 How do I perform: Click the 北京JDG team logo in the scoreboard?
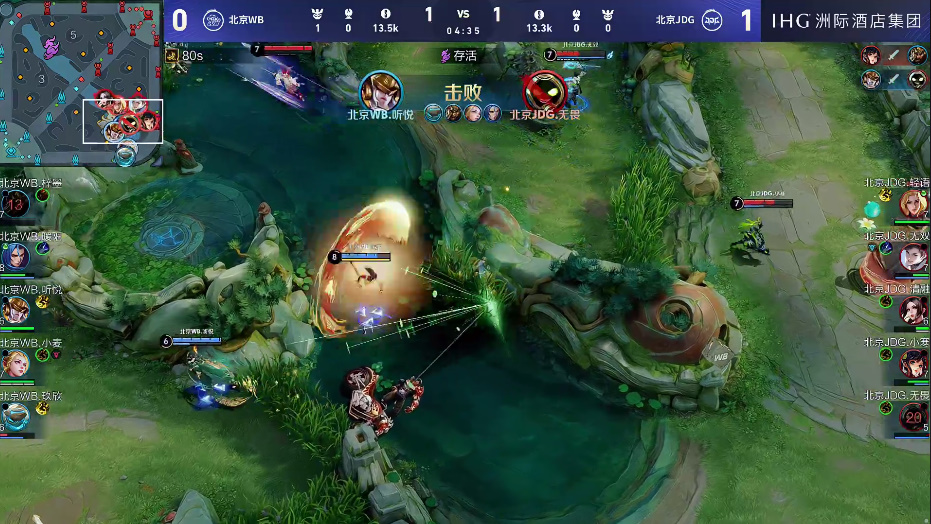712,20
